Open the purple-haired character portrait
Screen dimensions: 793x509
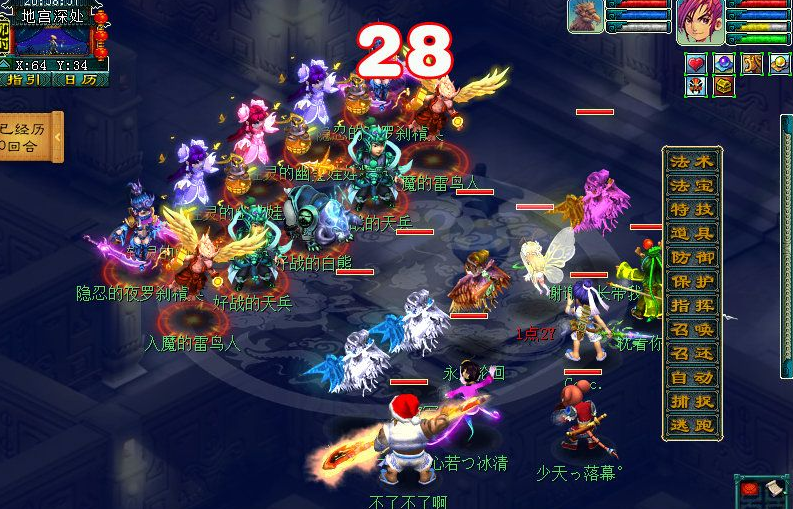point(700,23)
